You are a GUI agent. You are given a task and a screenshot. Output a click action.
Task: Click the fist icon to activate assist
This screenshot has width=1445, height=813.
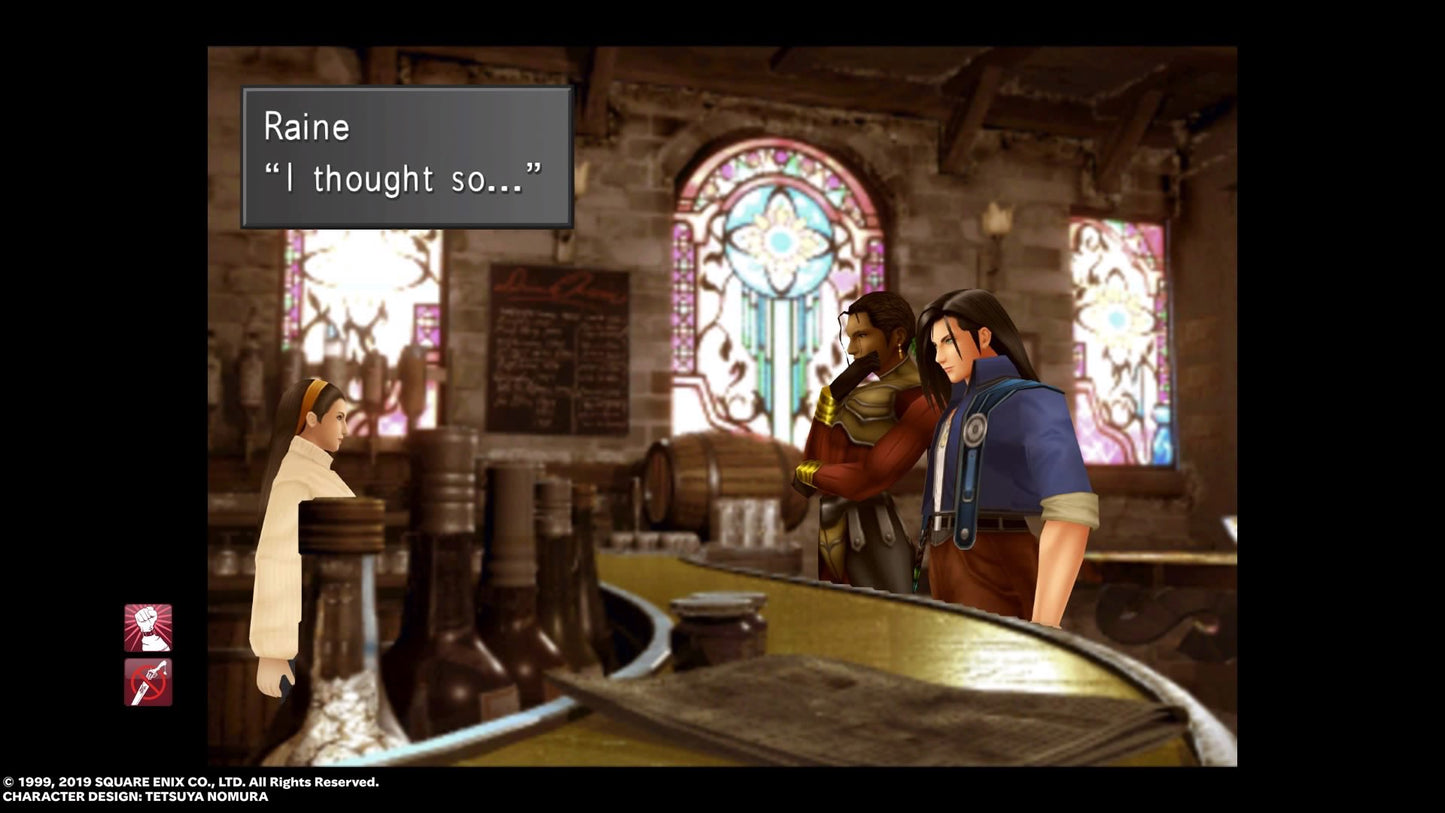point(147,628)
